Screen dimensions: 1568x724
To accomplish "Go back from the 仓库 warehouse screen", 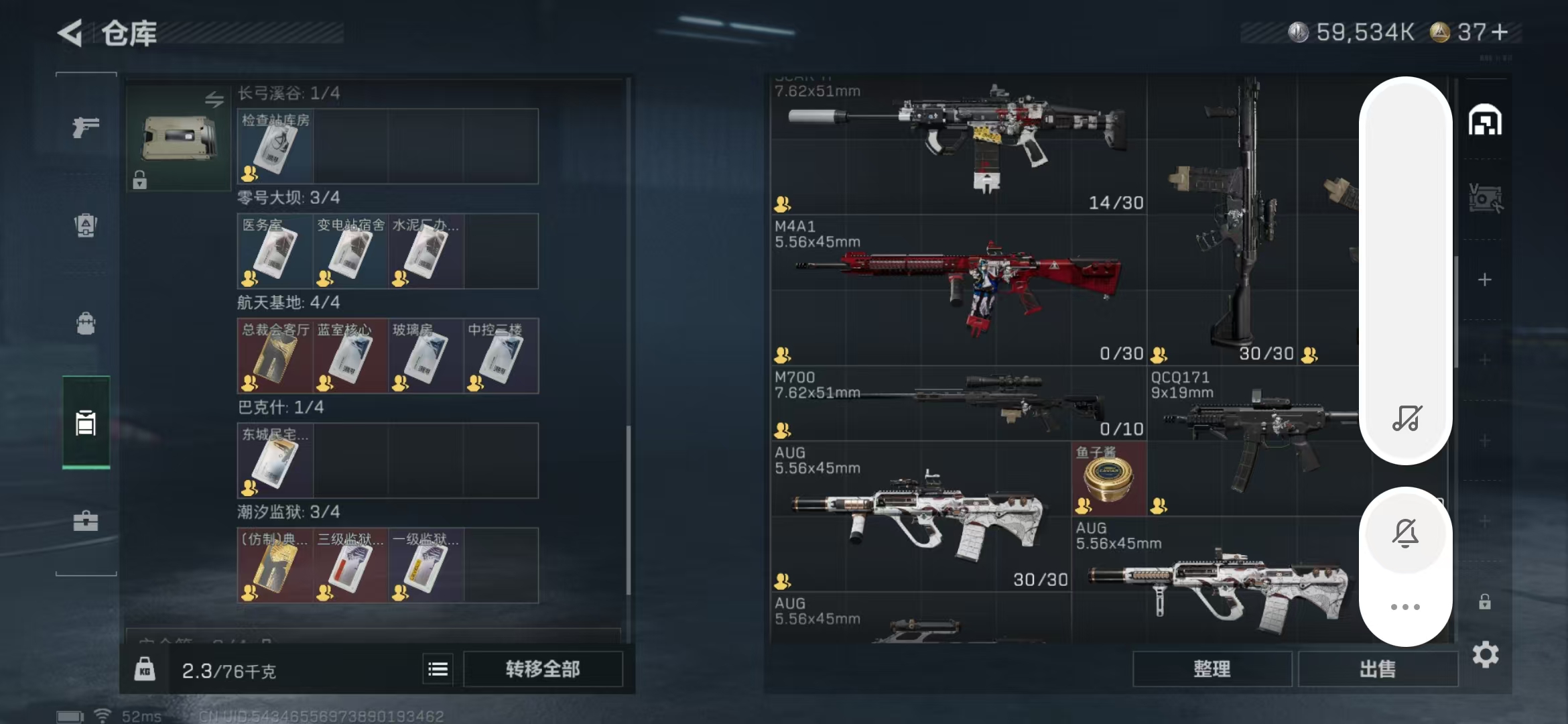I will 70,33.
